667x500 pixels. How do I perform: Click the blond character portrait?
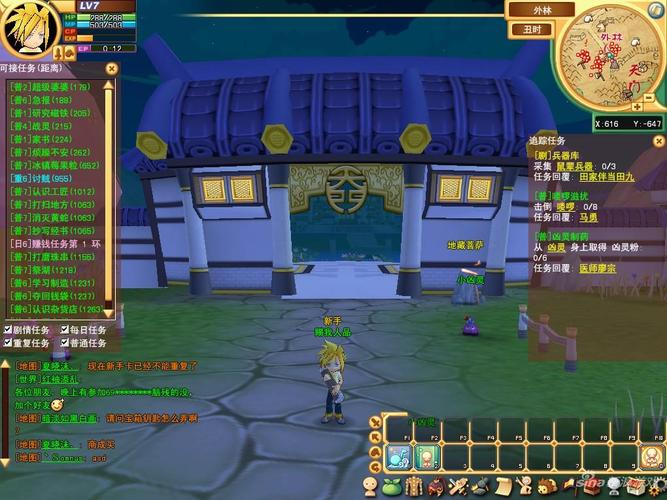click(30, 32)
